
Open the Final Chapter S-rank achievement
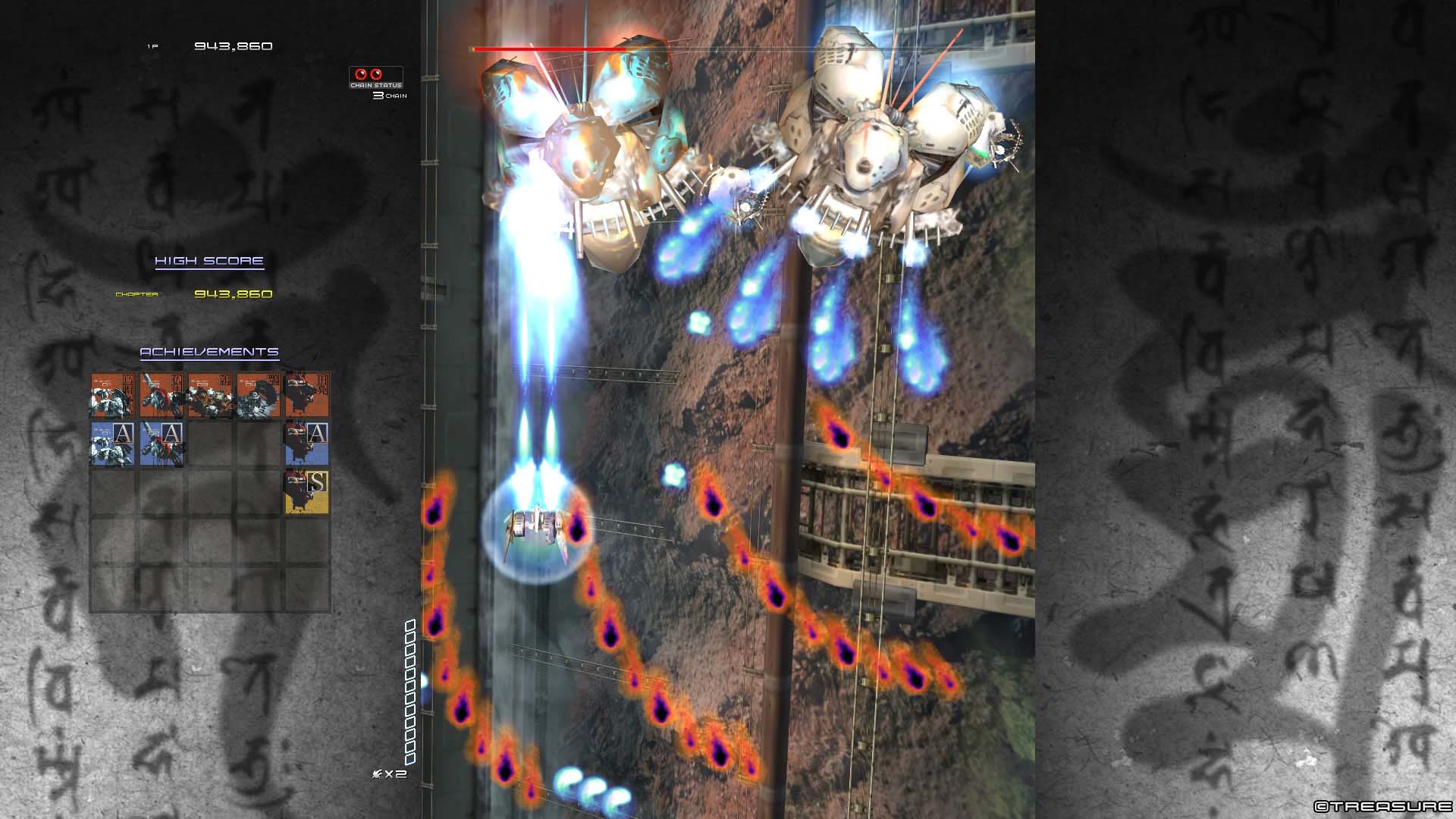[x=306, y=492]
